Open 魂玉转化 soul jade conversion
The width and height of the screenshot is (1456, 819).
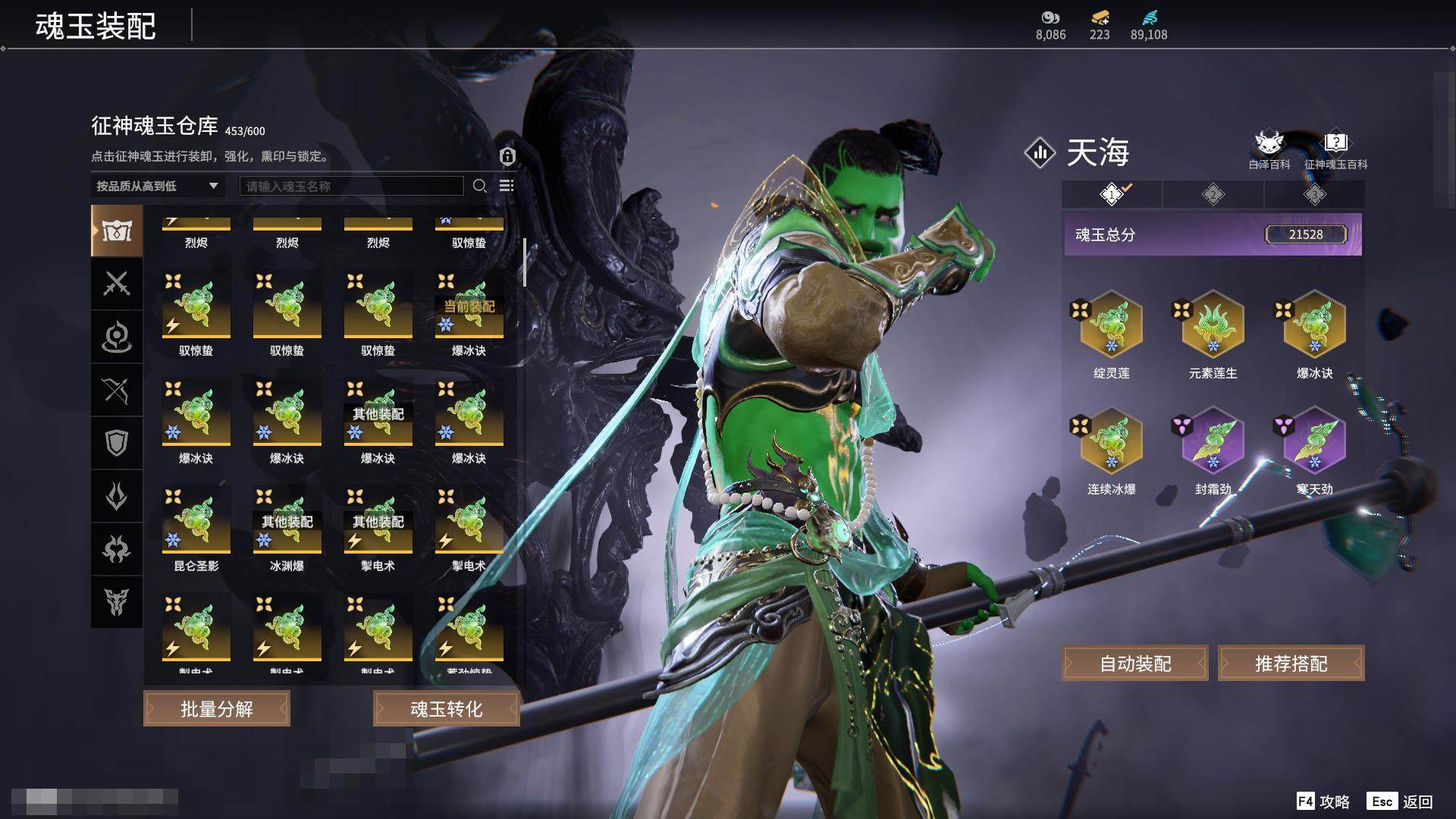click(446, 709)
